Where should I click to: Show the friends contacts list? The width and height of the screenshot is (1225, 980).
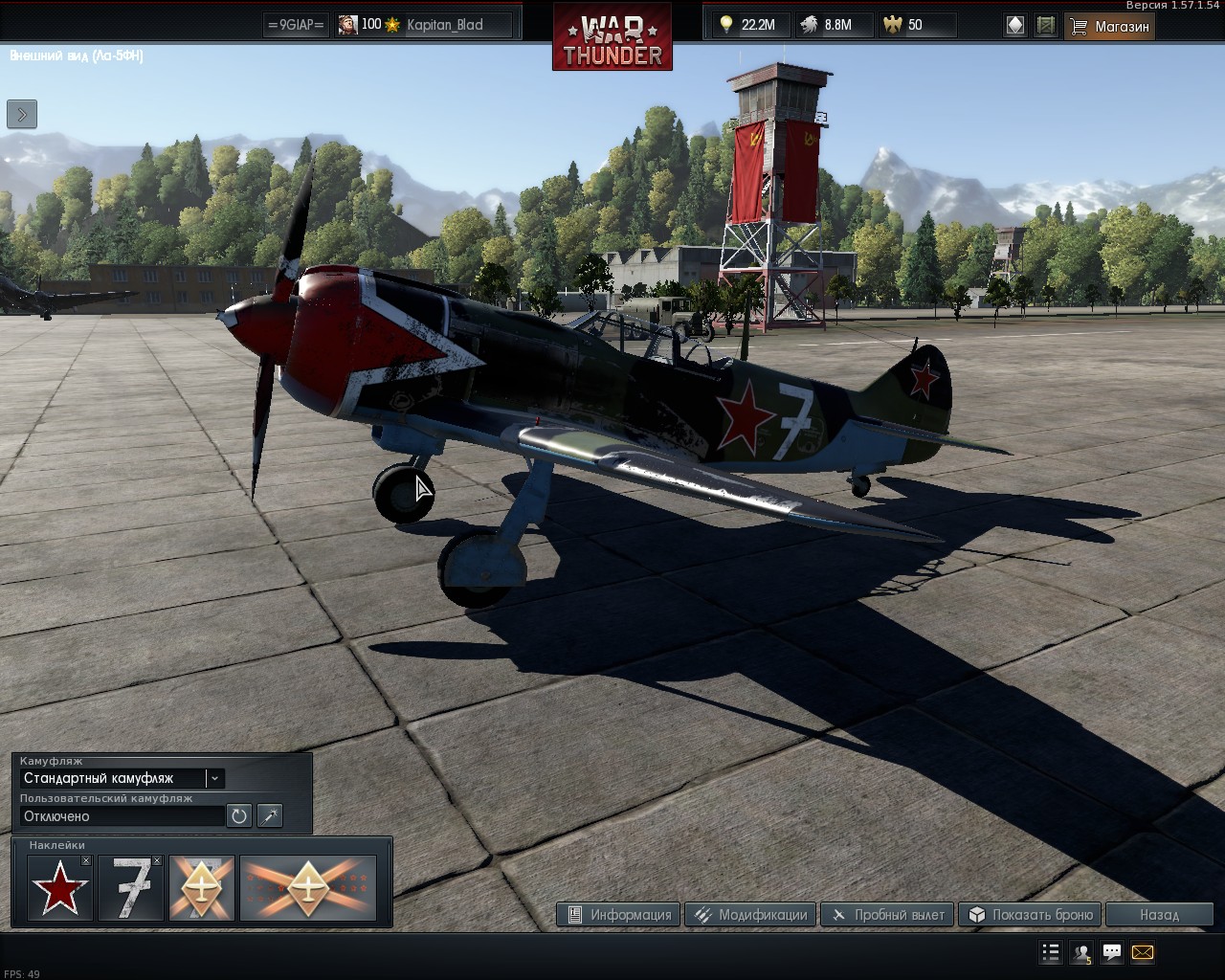coord(1081,953)
